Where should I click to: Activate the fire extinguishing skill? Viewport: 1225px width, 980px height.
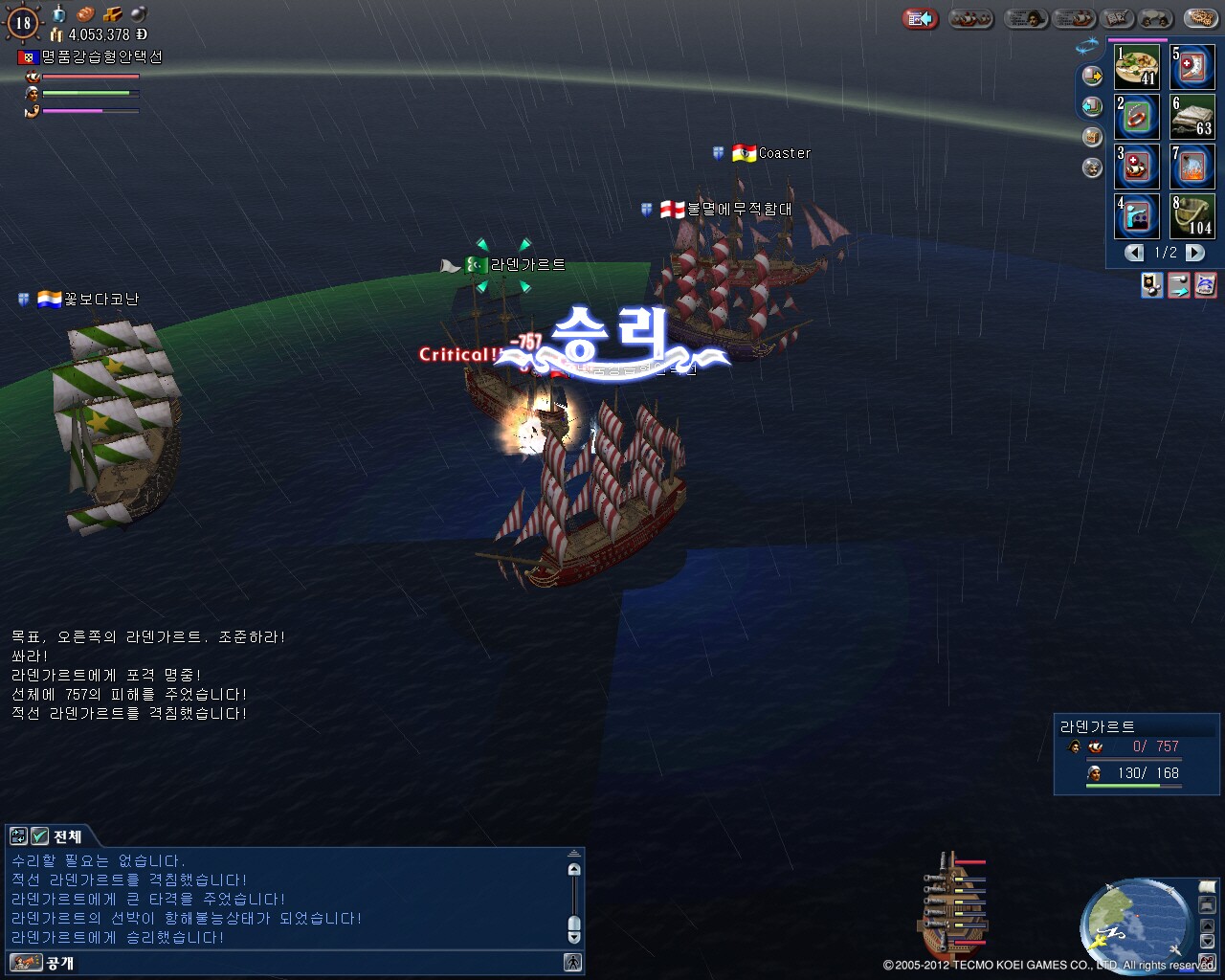(1192, 167)
